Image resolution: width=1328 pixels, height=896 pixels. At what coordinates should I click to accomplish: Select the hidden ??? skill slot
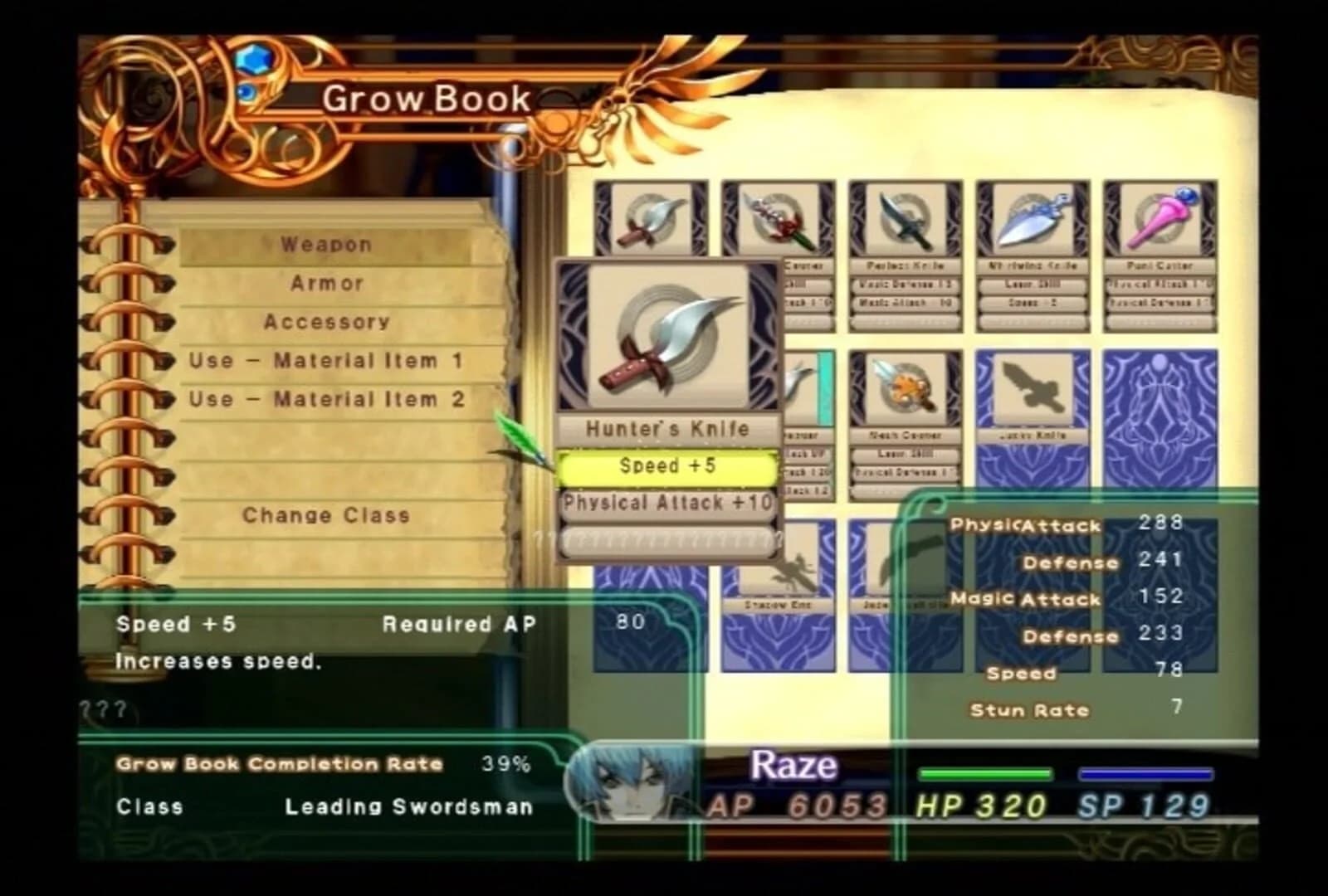[668, 539]
